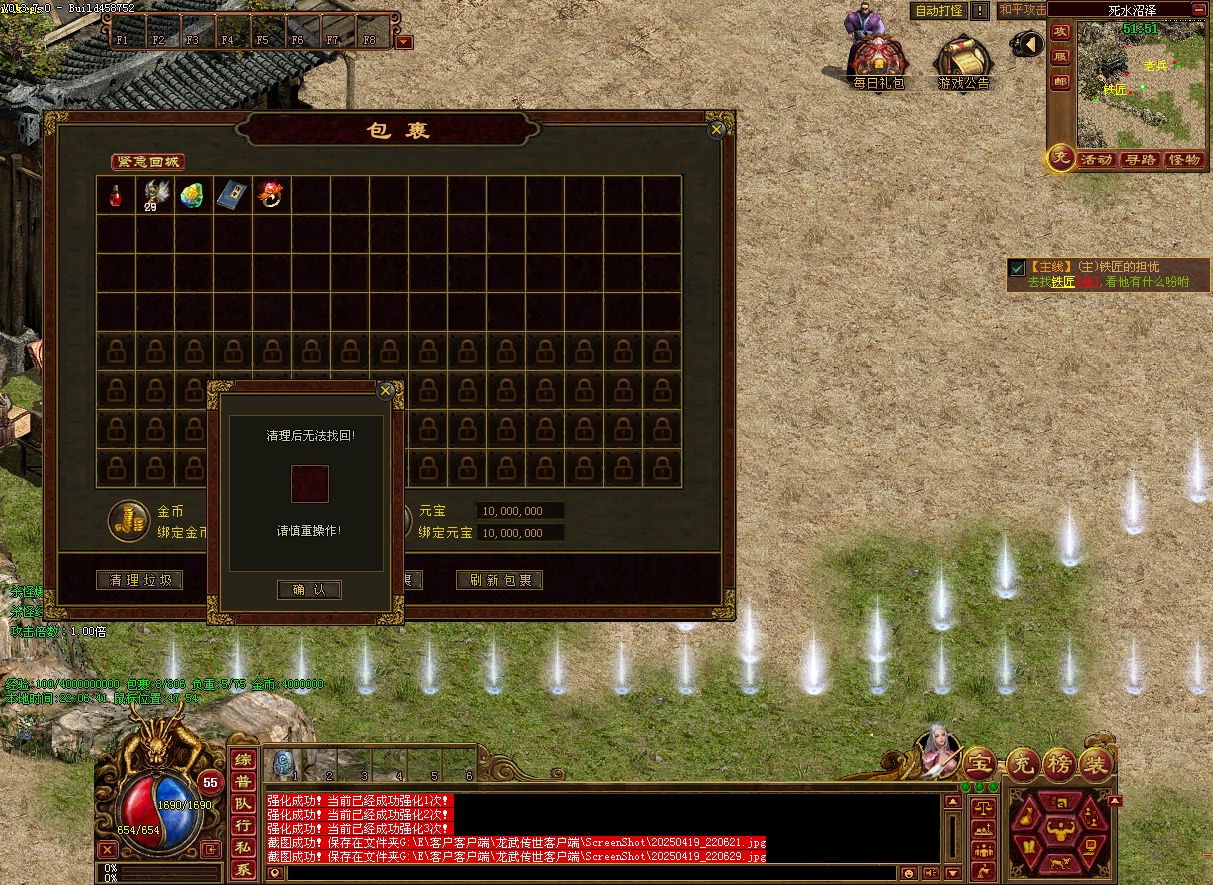
Task: Show the 怪物 monster list
Action: (x=1184, y=160)
